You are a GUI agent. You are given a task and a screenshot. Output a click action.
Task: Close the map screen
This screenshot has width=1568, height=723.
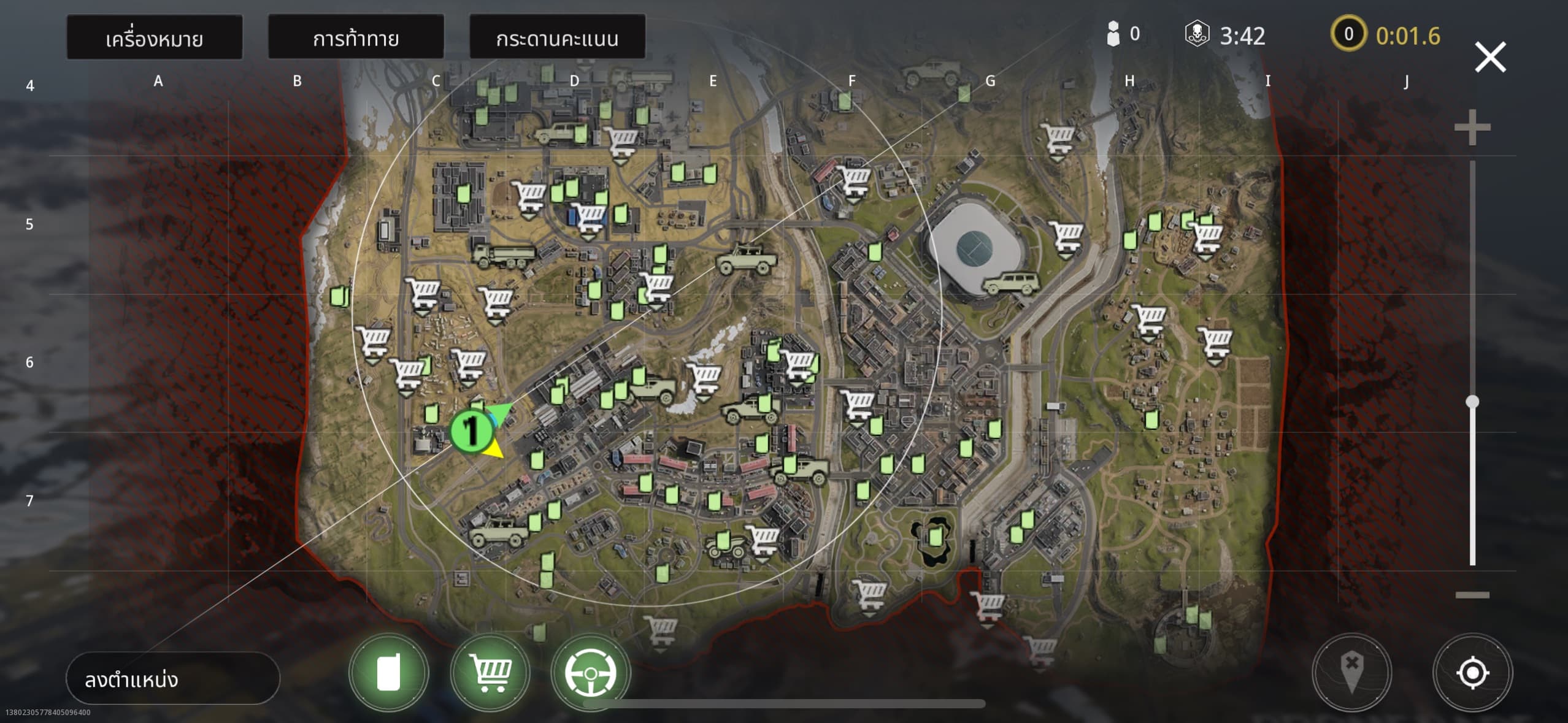(x=1489, y=57)
